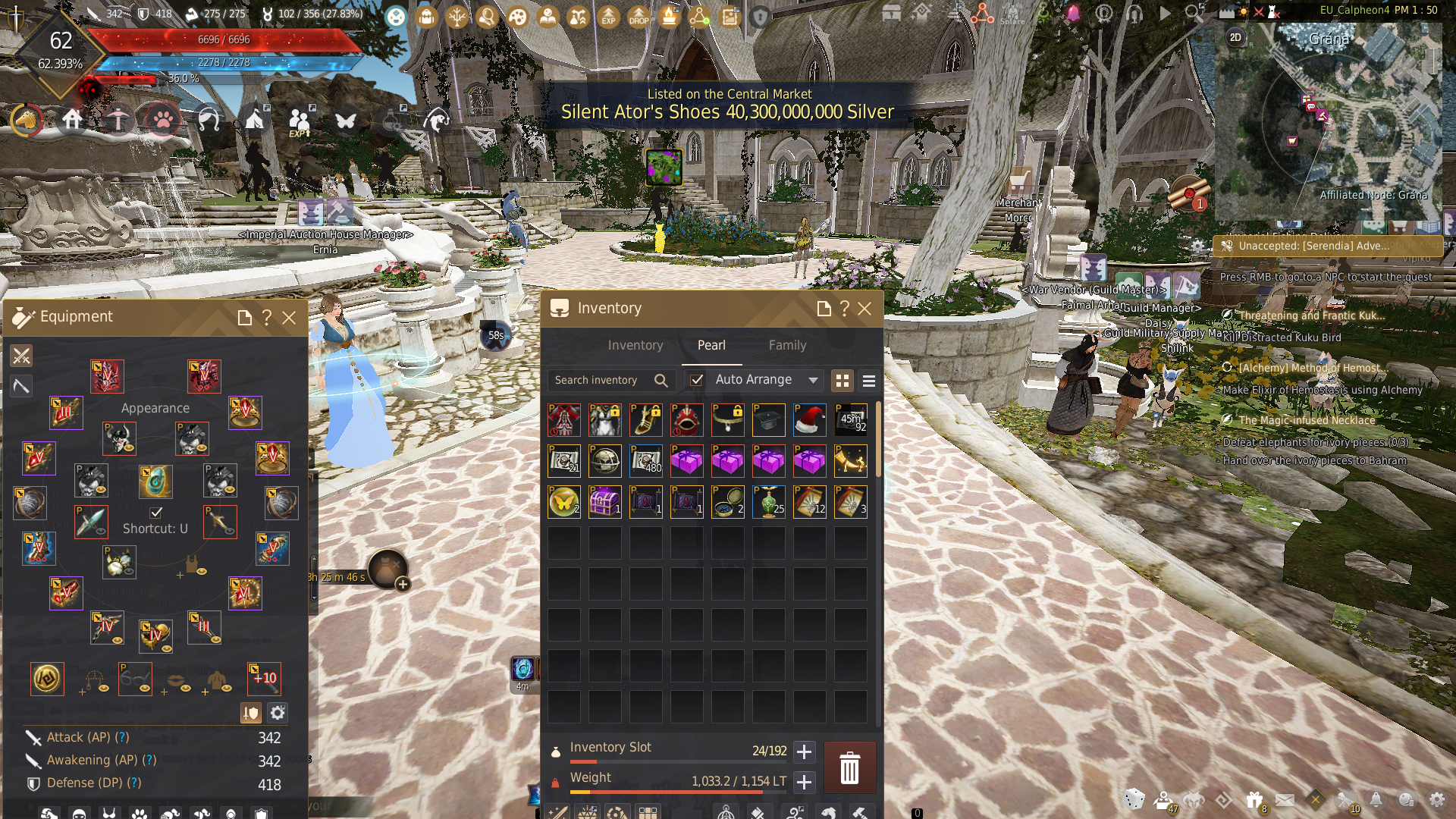
Task: Toggle the Auto Arrange checkbox
Action: click(x=697, y=380)
